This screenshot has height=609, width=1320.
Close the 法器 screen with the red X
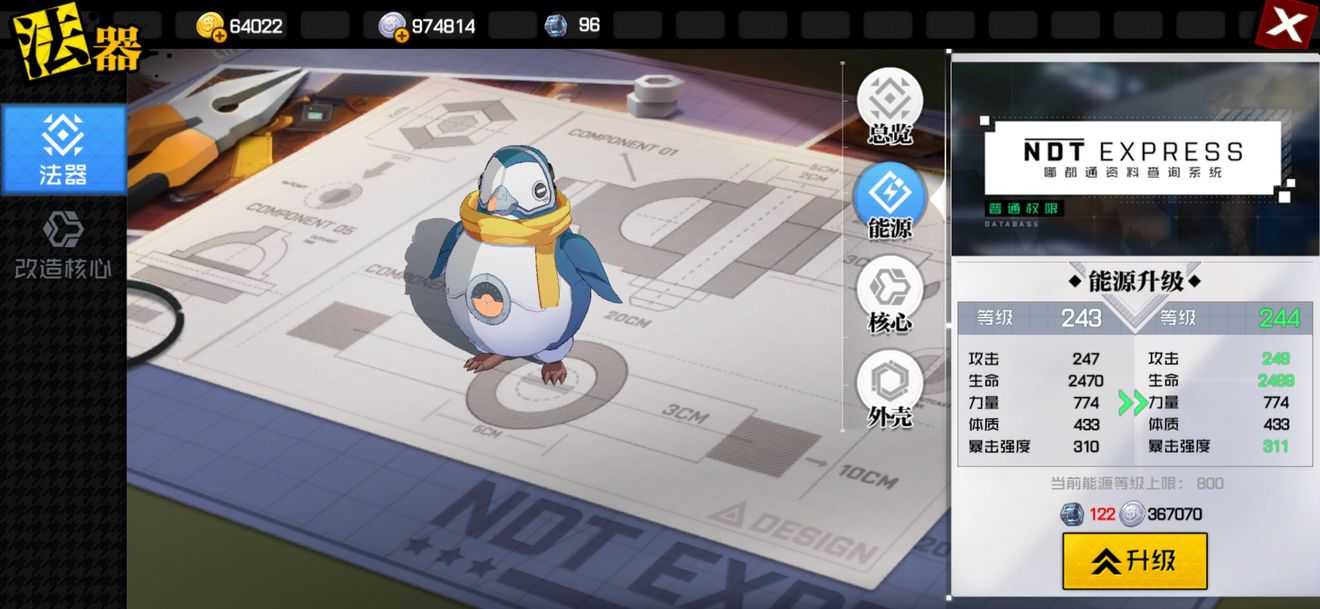pos(1286,26)
